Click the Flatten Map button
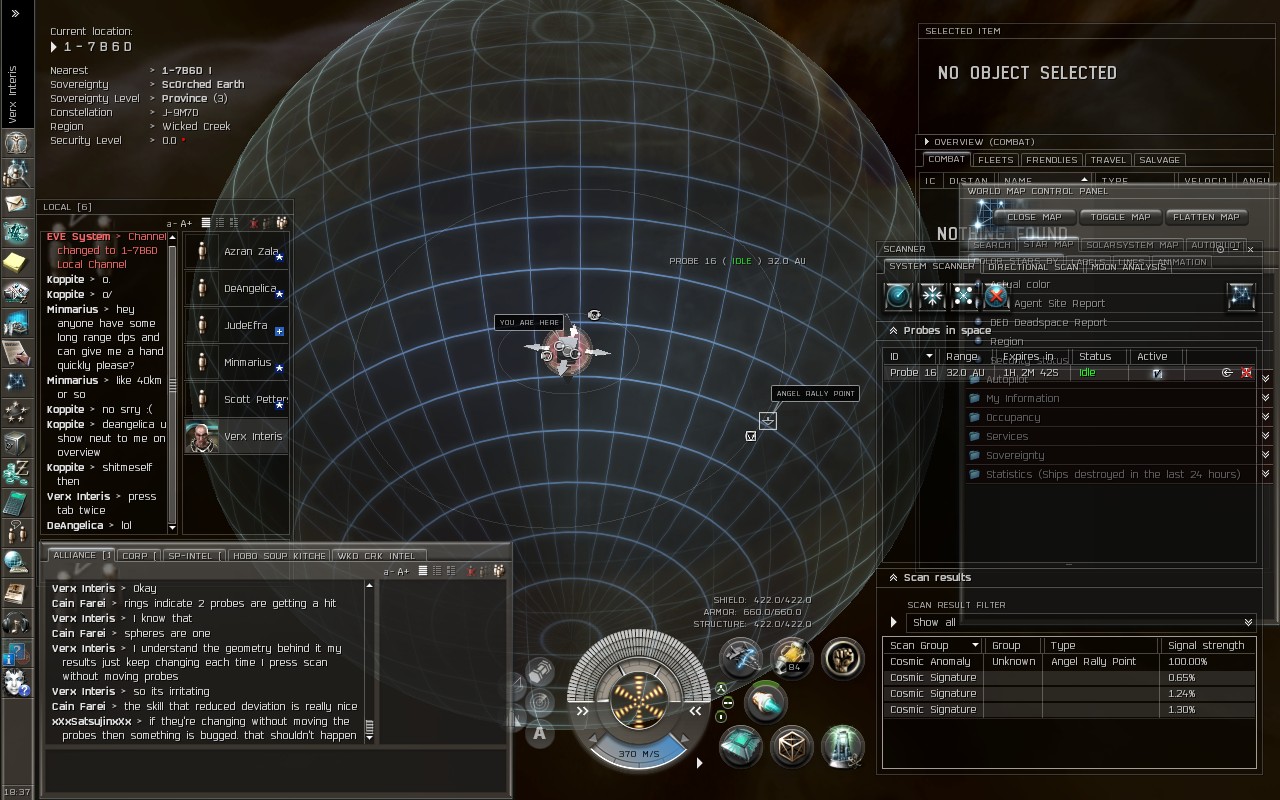This screenshot has width=1280, height=800. tap(1206, 217)
